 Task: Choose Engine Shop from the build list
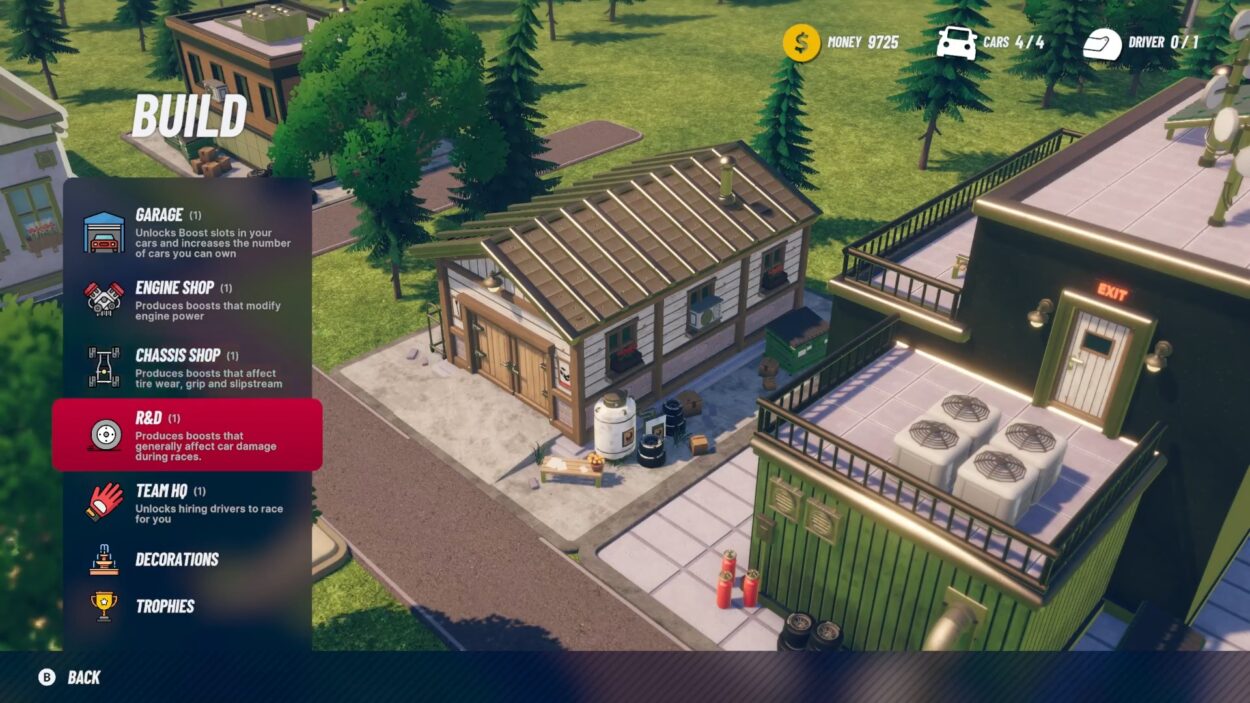187,299
